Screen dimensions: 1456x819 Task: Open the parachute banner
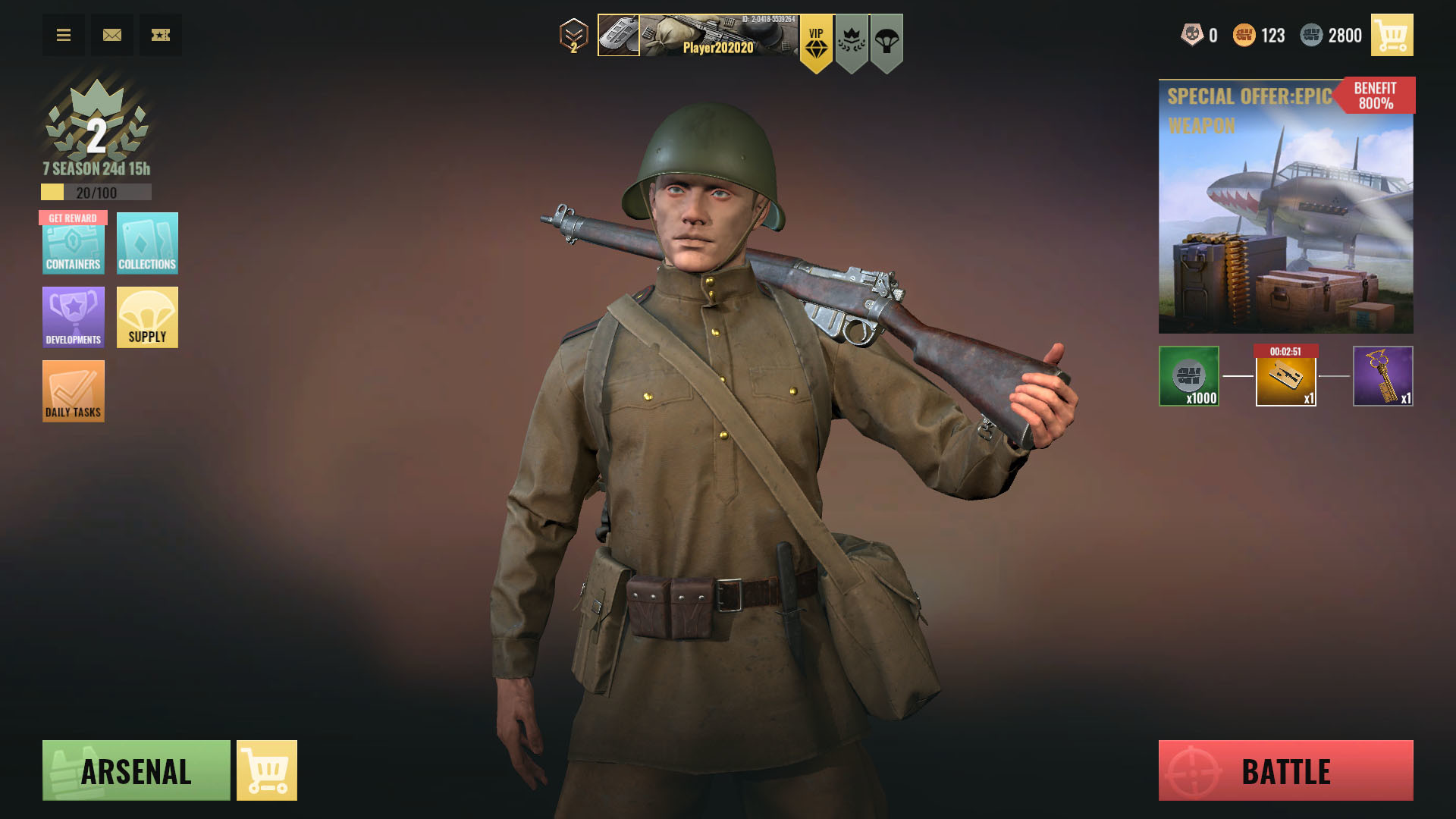[x=886, y=42]
